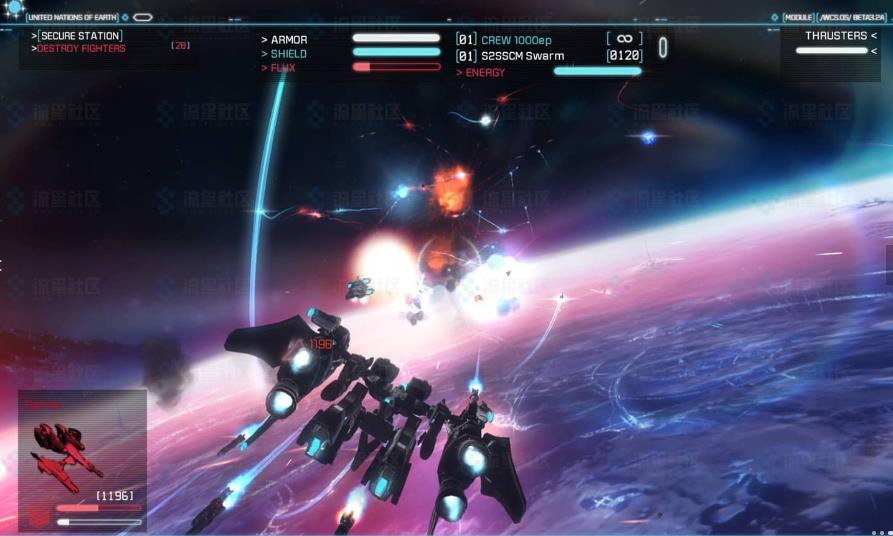Choose the S2SSCM Swarm missile entry
This screenshot has width=893, height=536.
click(522, 56)
